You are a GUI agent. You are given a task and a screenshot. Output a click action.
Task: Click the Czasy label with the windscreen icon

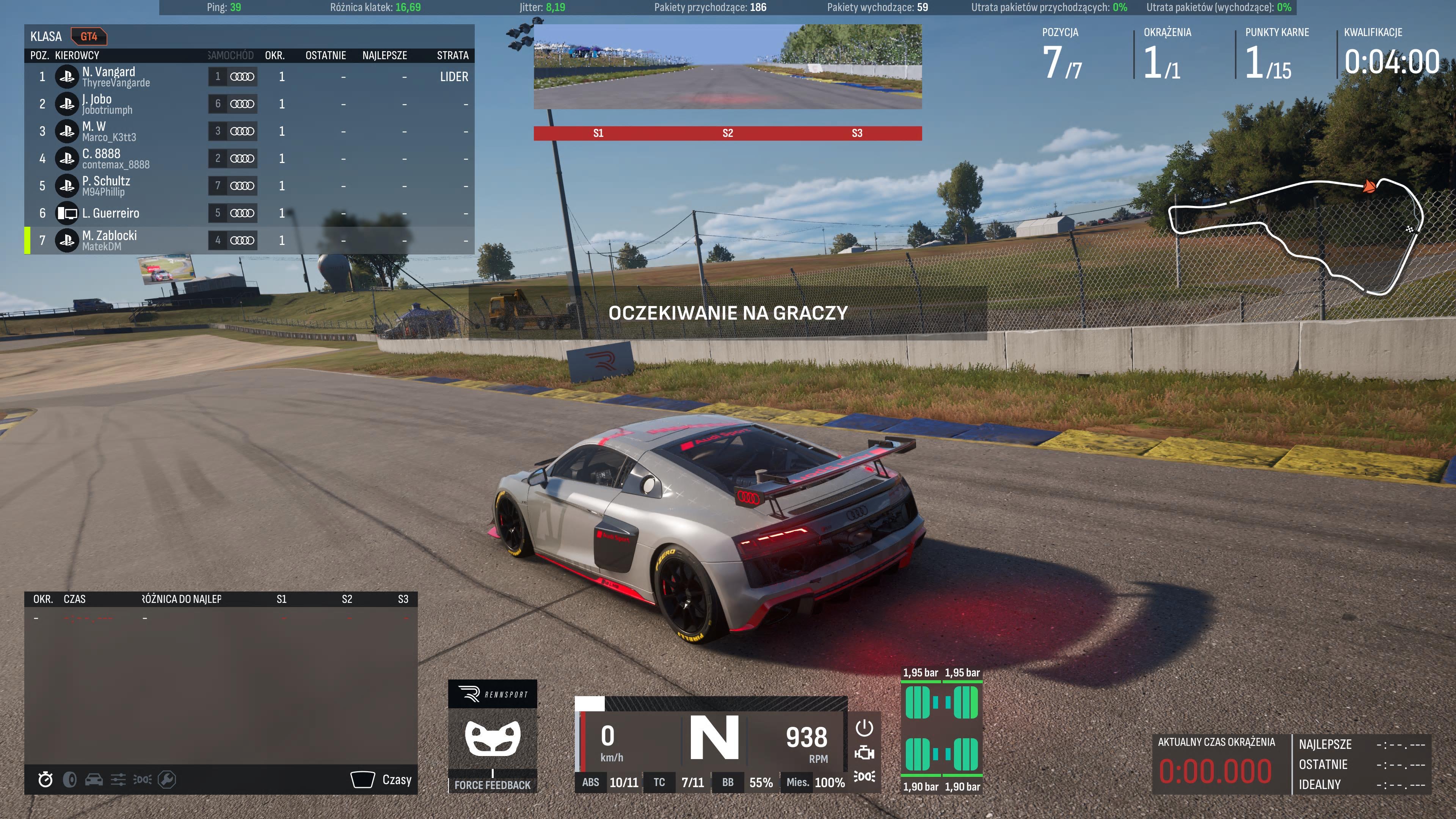[381, 780]
